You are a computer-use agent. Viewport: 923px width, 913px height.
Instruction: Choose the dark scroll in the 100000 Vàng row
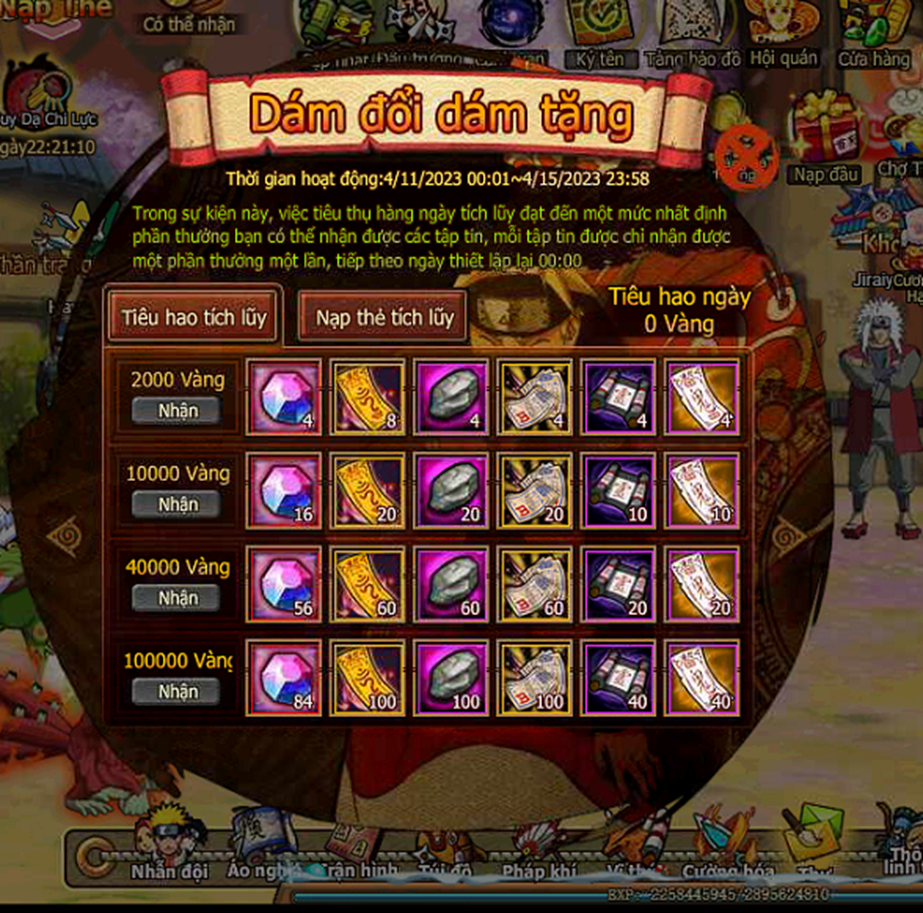[619, 677]
